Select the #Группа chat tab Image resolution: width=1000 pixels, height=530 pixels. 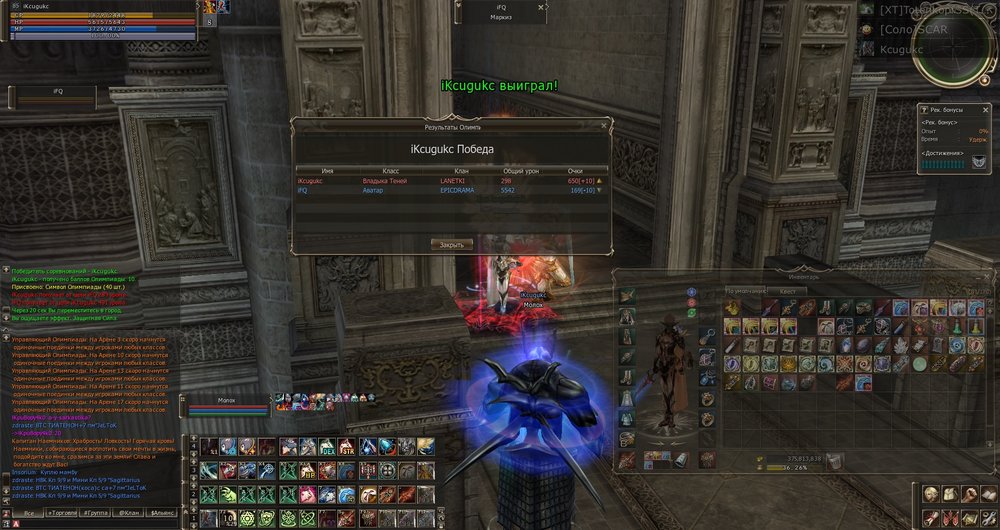pos(98,512)
